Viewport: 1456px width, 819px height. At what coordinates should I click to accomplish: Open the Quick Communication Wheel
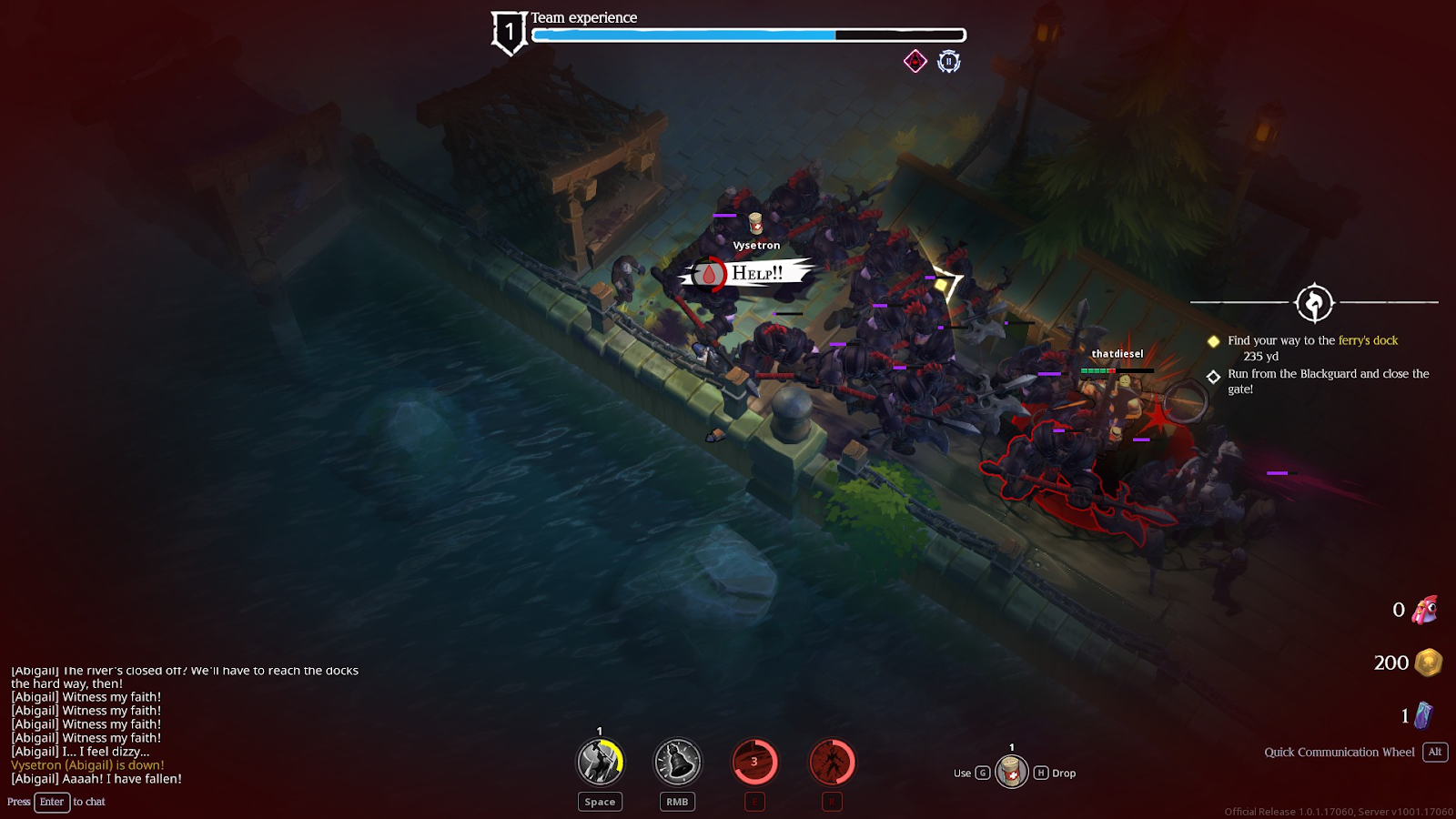point(1339,752)
